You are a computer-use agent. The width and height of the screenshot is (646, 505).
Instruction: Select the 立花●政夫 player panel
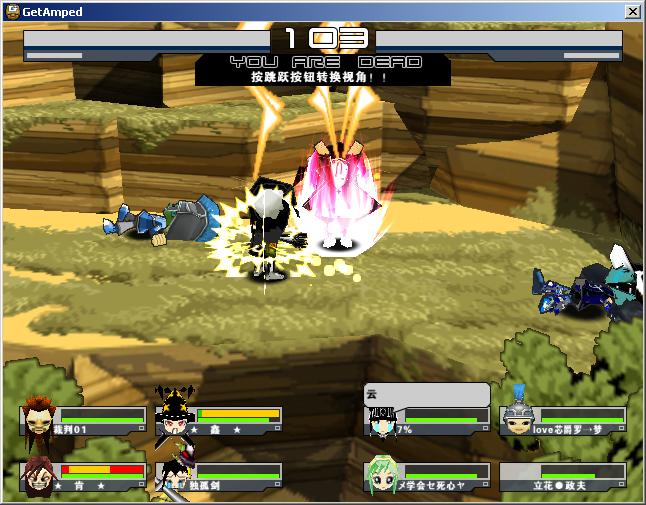[x=563, y=476]
